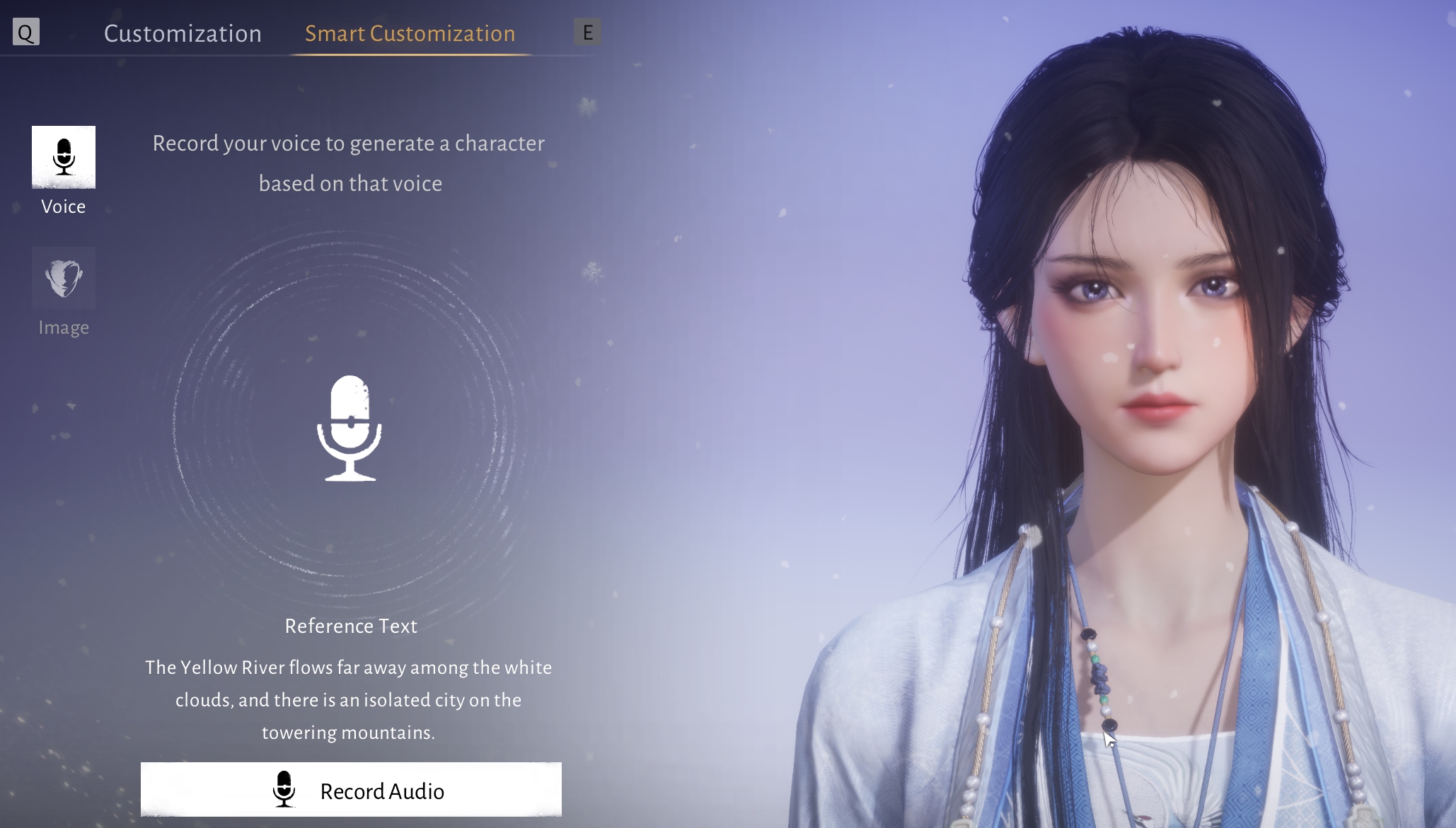The width and height of the screenshot is (1456, 828).
Task: Click the Record Audio button
Action: [x=351, y=790]
